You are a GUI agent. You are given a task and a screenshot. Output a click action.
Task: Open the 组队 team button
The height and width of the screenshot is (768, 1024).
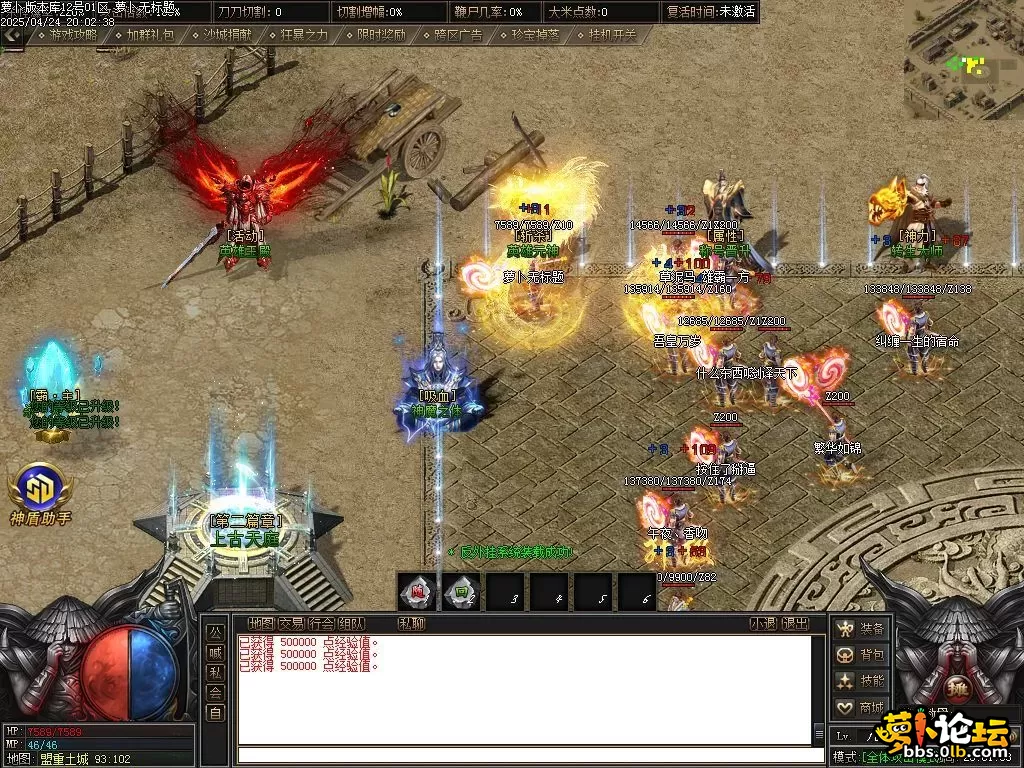point(351,624)
